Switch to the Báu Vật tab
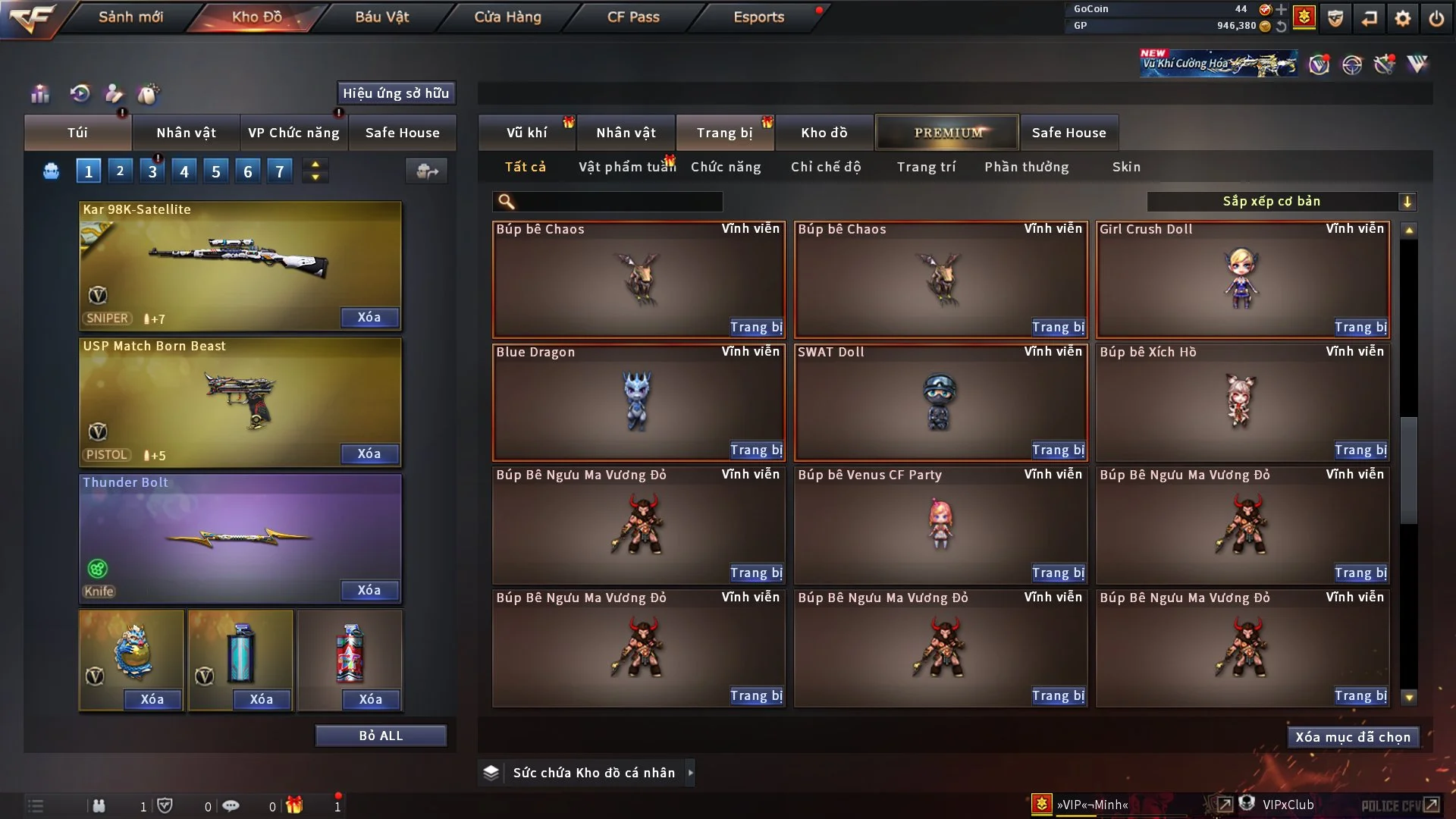The height and width of the screenshot is (819, 1456). click(x=381, y=17)
